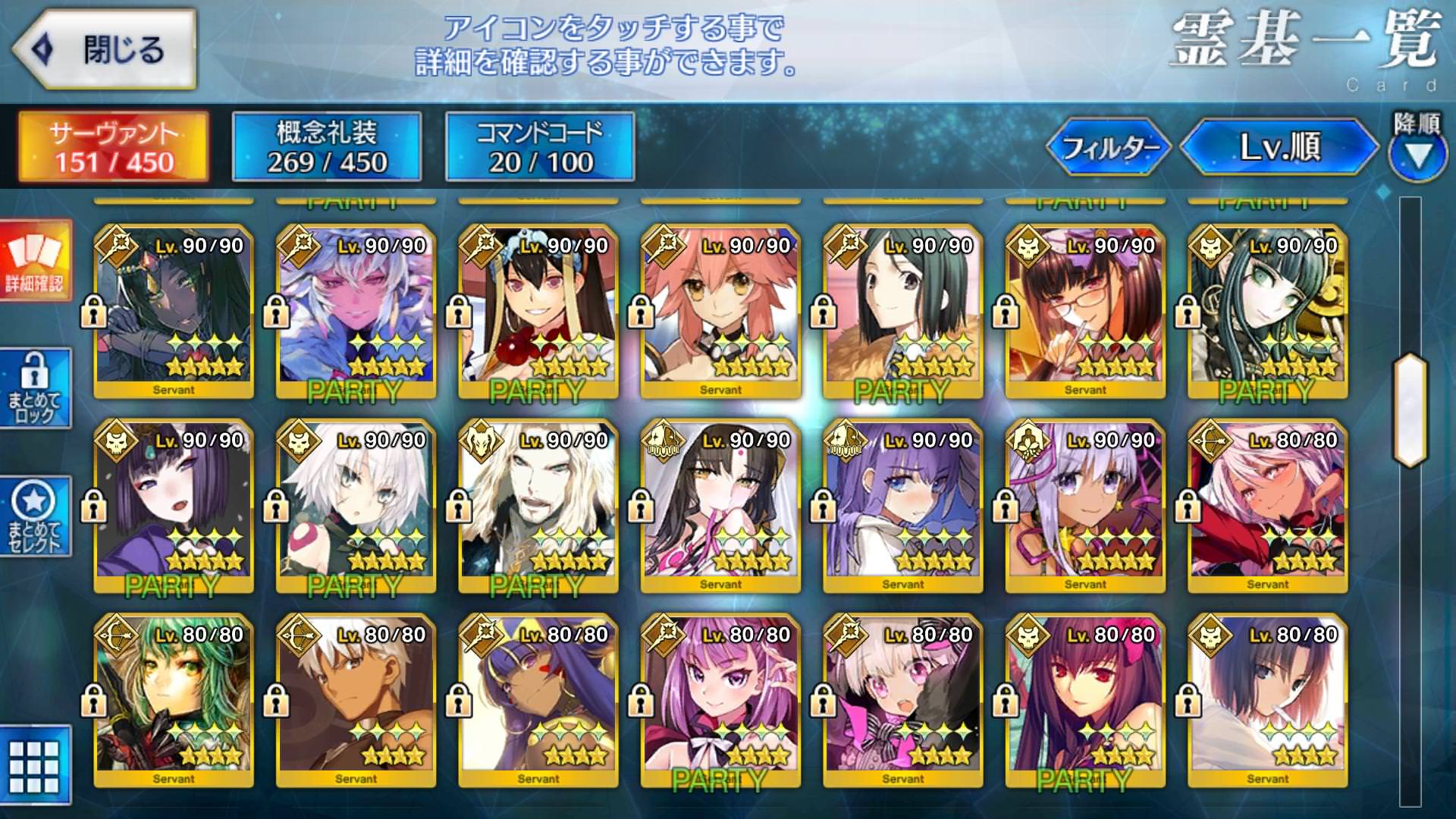The height and width of the screenshot is (819, 1456).
Task: Select the dark-skinned green-haired Lv.90 Caster
Action: coord(174,311)
